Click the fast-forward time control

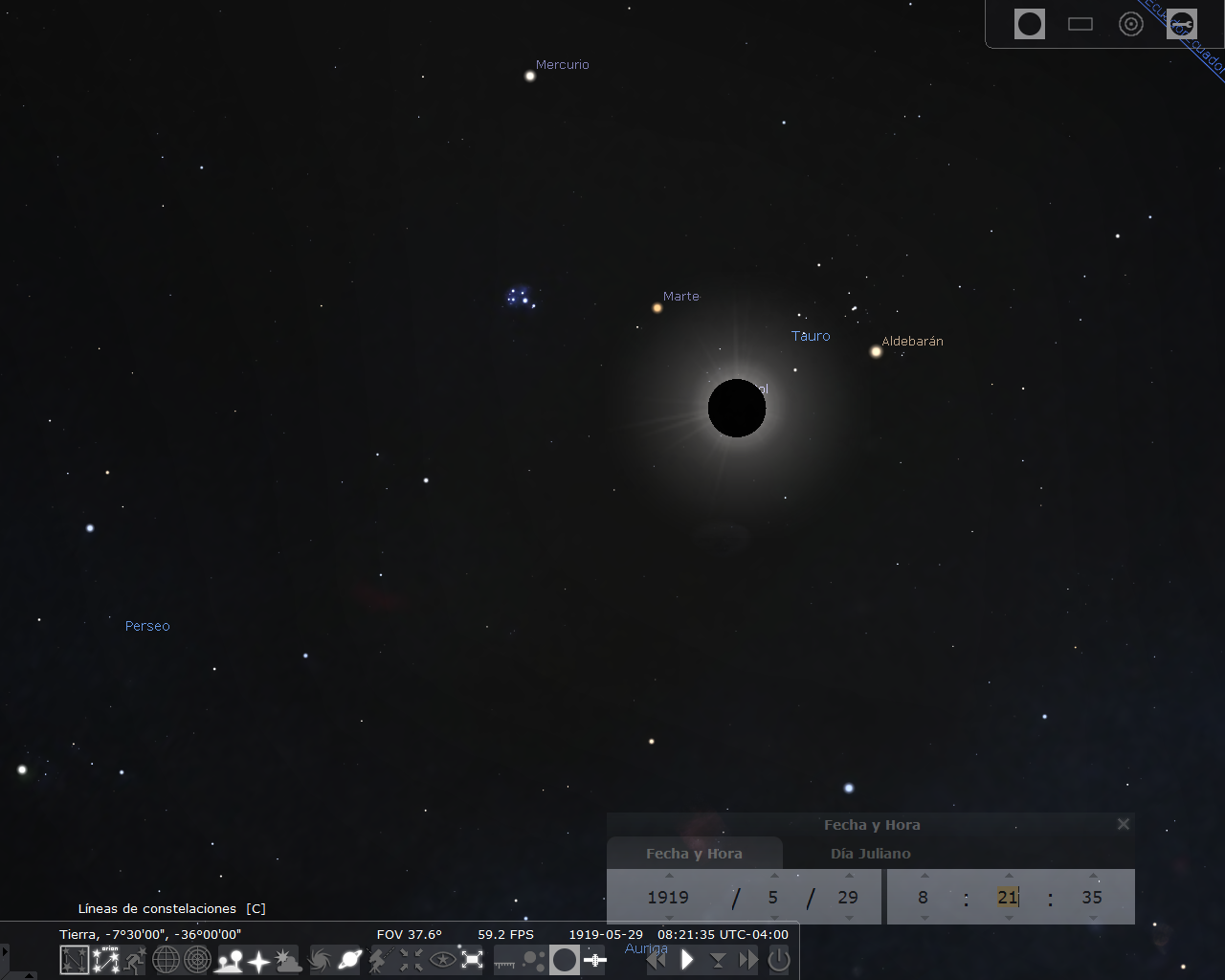point(746,960)
